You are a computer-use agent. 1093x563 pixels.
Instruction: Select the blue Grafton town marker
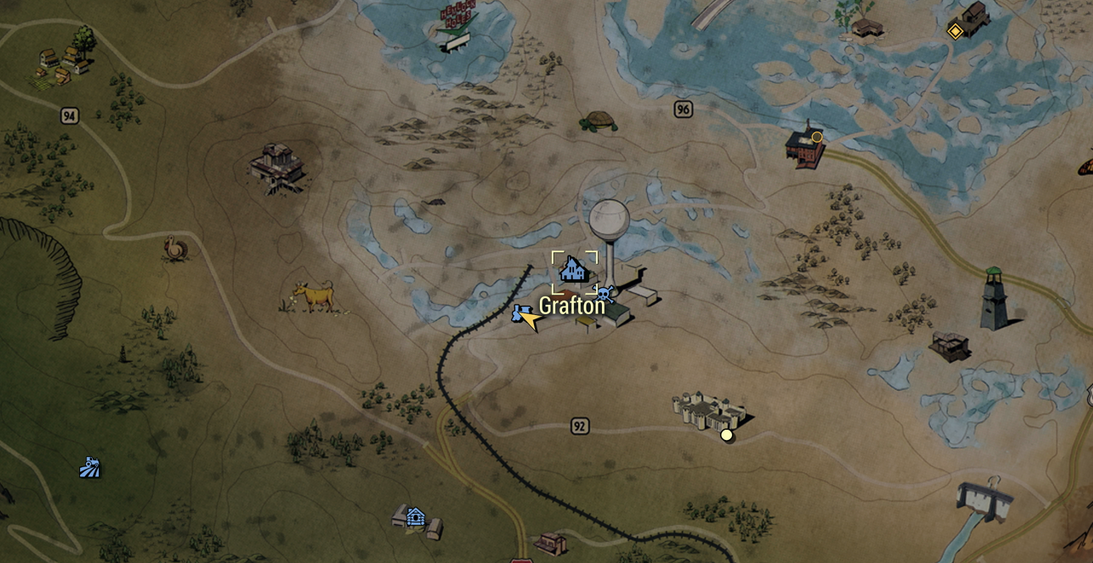click(x=573, y=268)
